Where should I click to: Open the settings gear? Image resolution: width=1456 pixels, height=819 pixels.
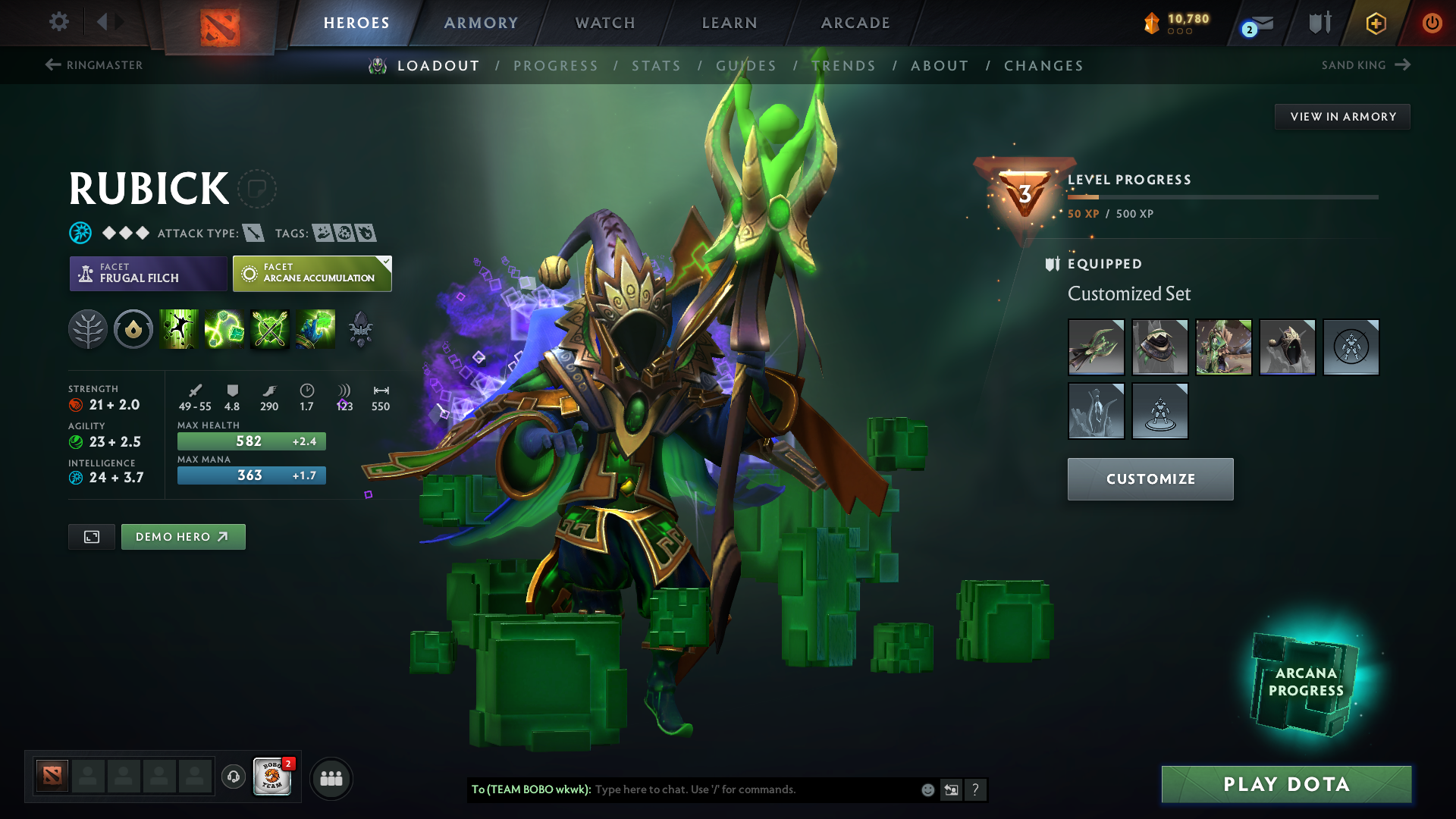(x=58, y=22)
